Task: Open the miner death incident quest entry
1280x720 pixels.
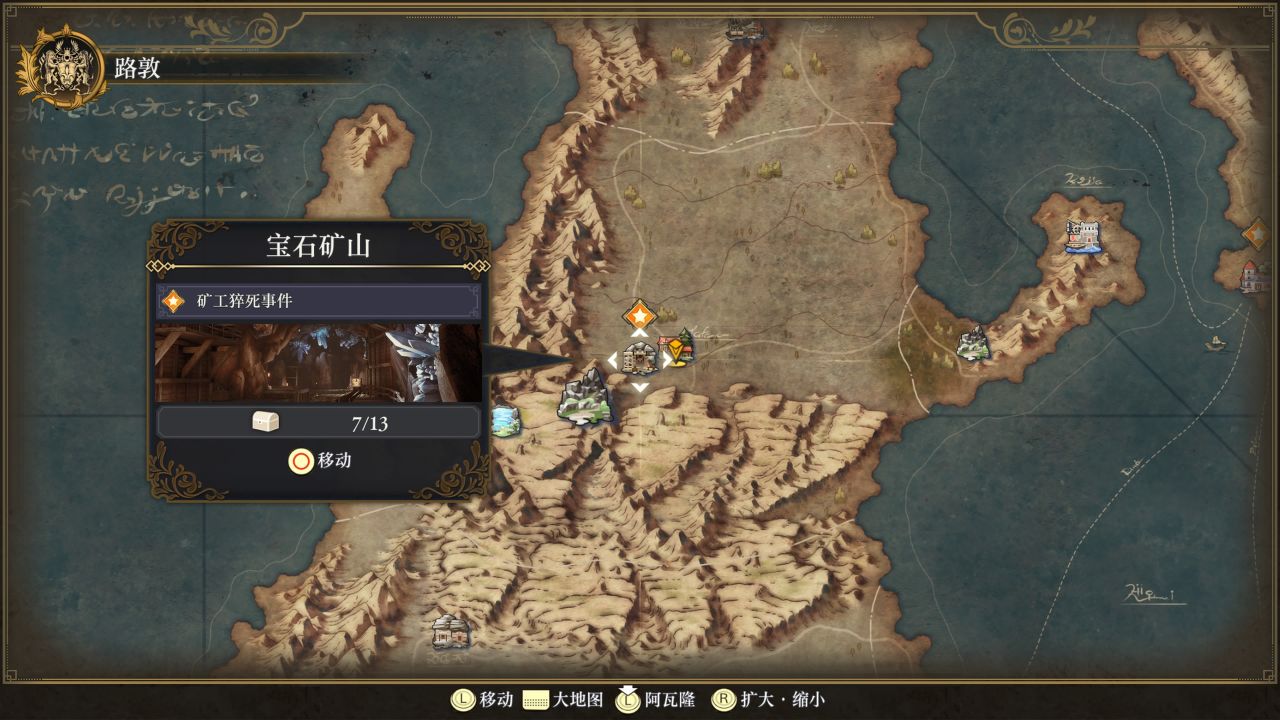Action: (x=318, y=301)
